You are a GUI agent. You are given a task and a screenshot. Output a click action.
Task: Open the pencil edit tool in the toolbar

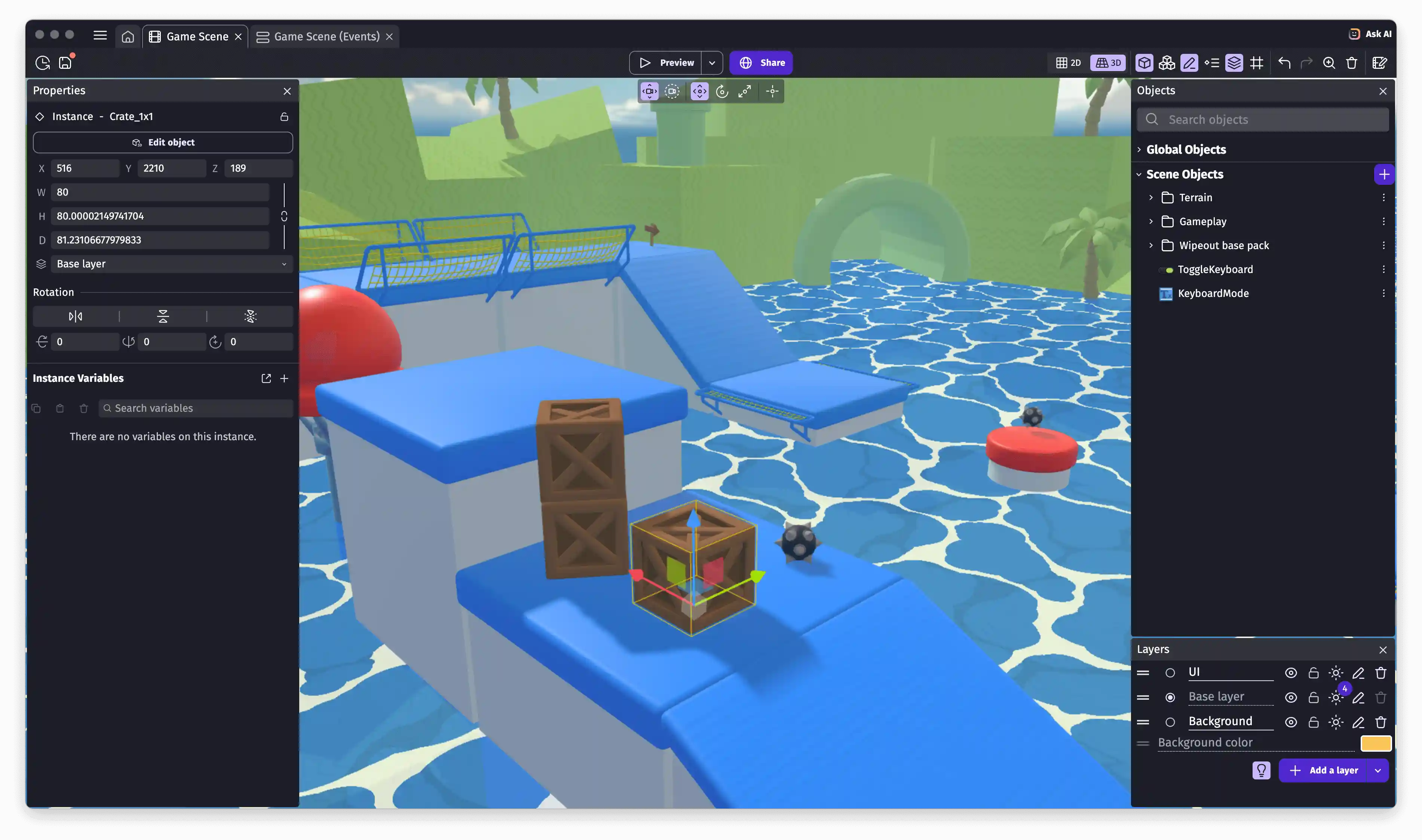1189,63
